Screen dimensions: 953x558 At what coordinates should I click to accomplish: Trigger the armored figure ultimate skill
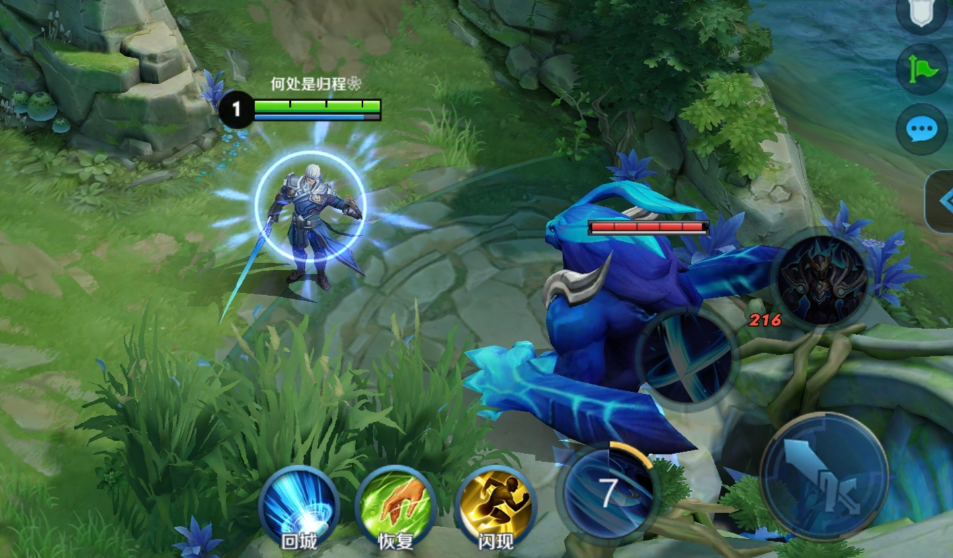[823, 281]
